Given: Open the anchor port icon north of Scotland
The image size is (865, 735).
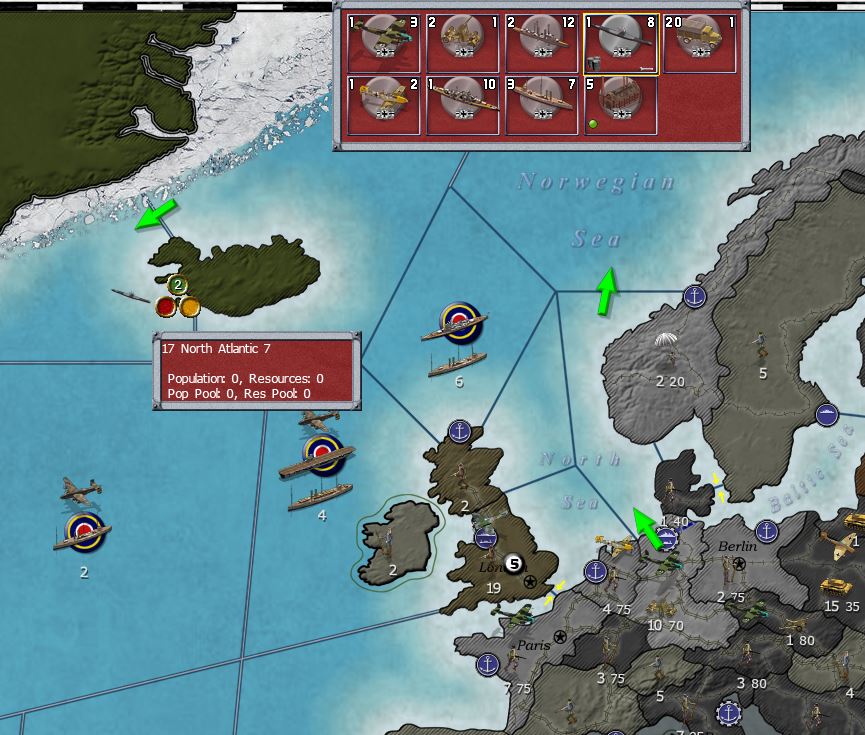Looking at the screenshot, I should tap(459, 431).
